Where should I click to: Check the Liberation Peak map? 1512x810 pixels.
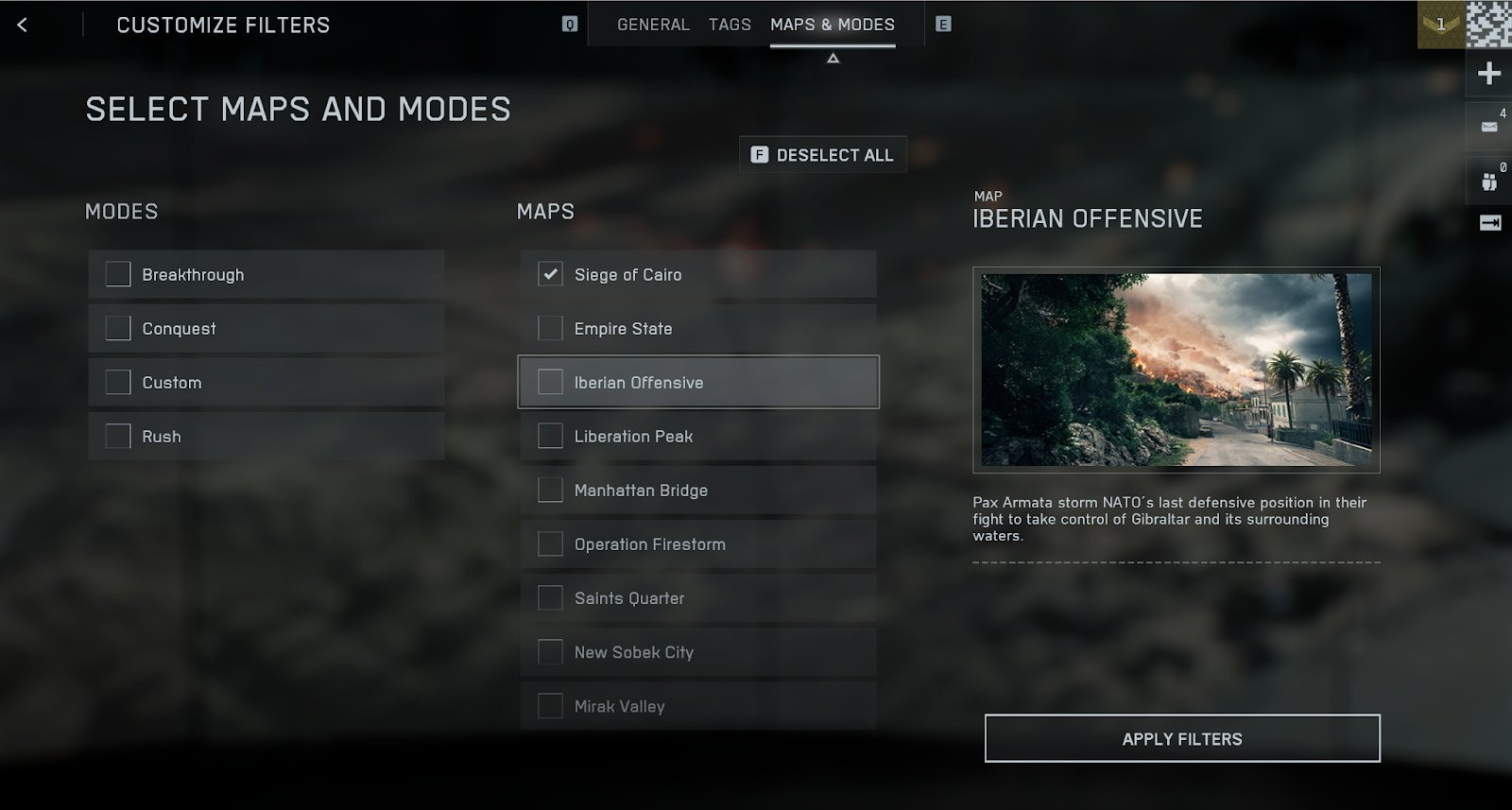coord(549,436)
